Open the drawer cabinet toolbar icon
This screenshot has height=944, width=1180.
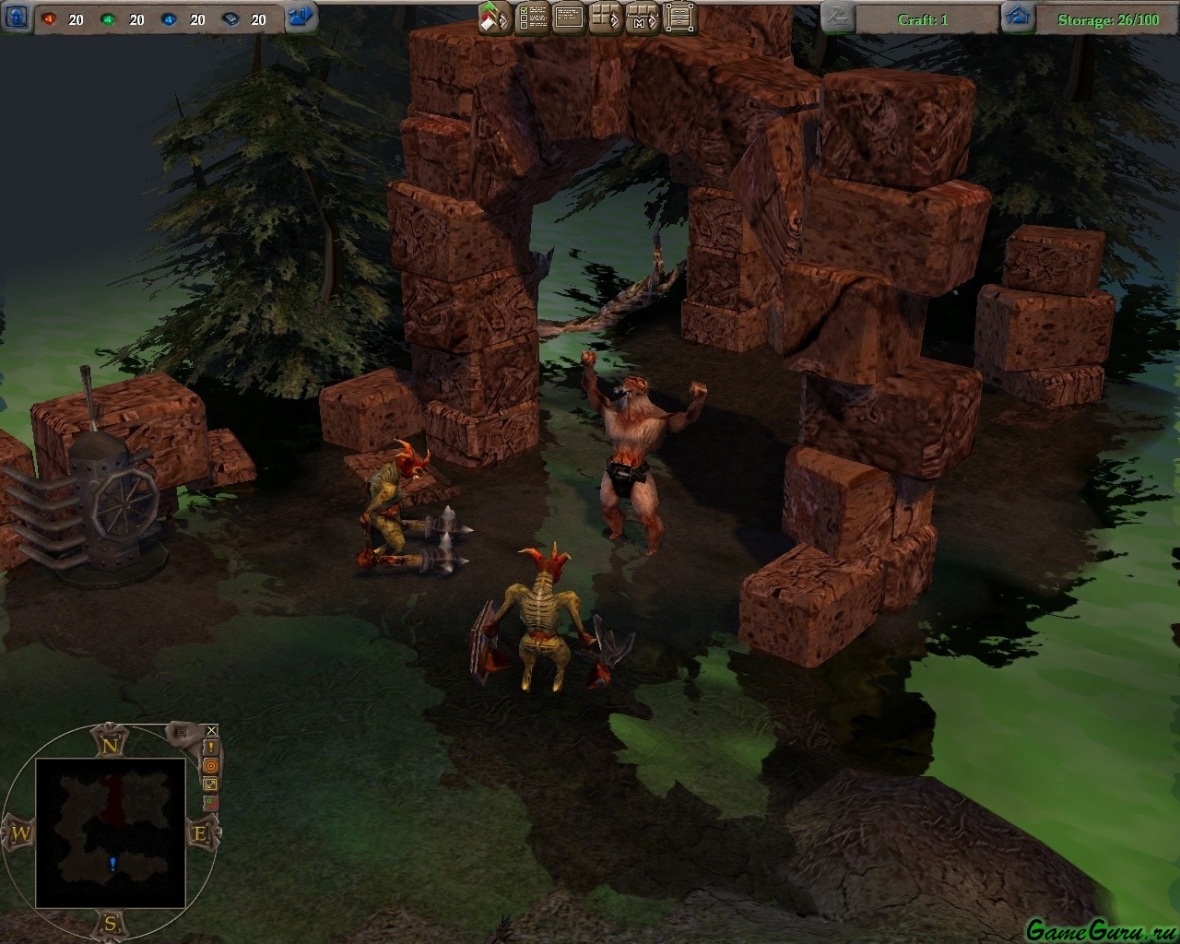pos(679,17)
